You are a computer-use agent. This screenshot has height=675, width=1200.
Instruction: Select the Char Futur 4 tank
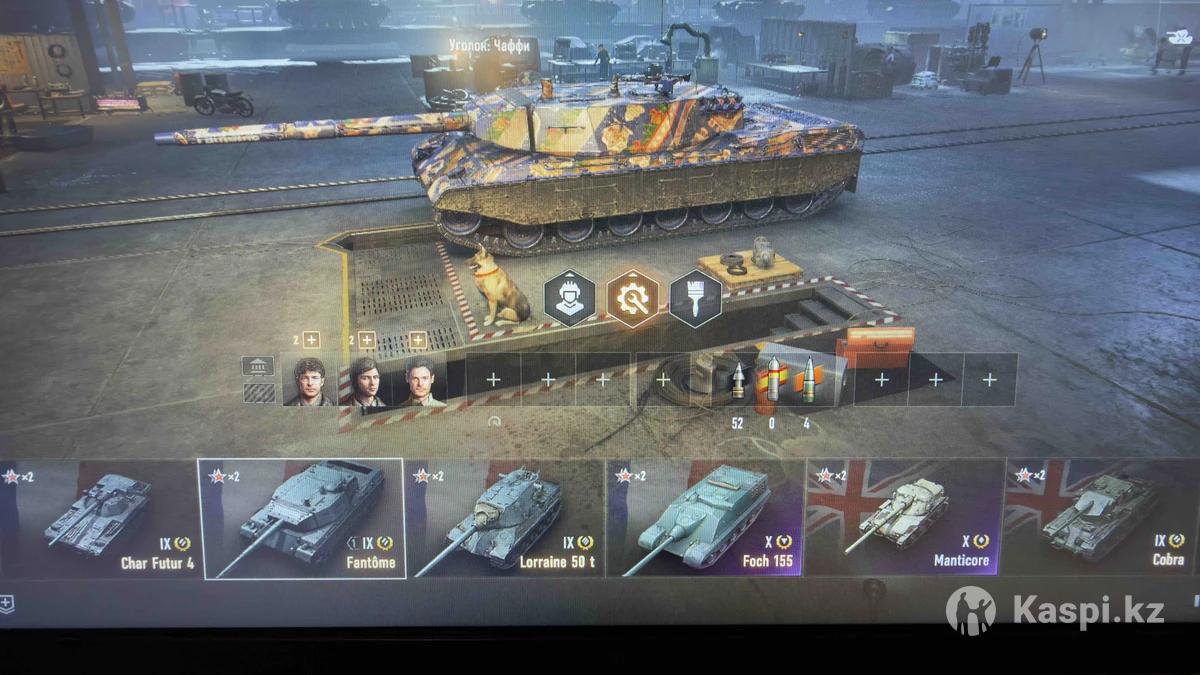point(98,518)
